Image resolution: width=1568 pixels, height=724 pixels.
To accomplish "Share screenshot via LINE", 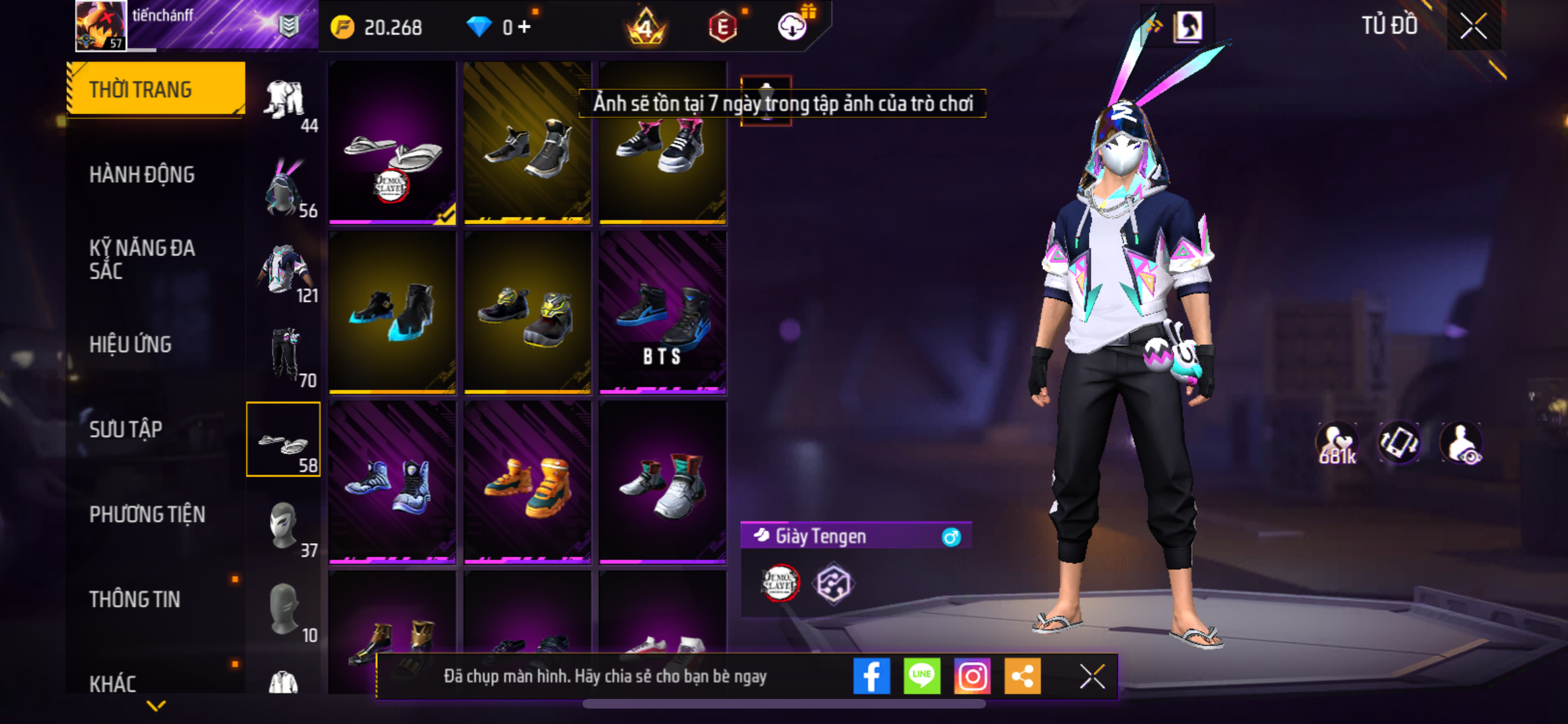I will (922, 676).
